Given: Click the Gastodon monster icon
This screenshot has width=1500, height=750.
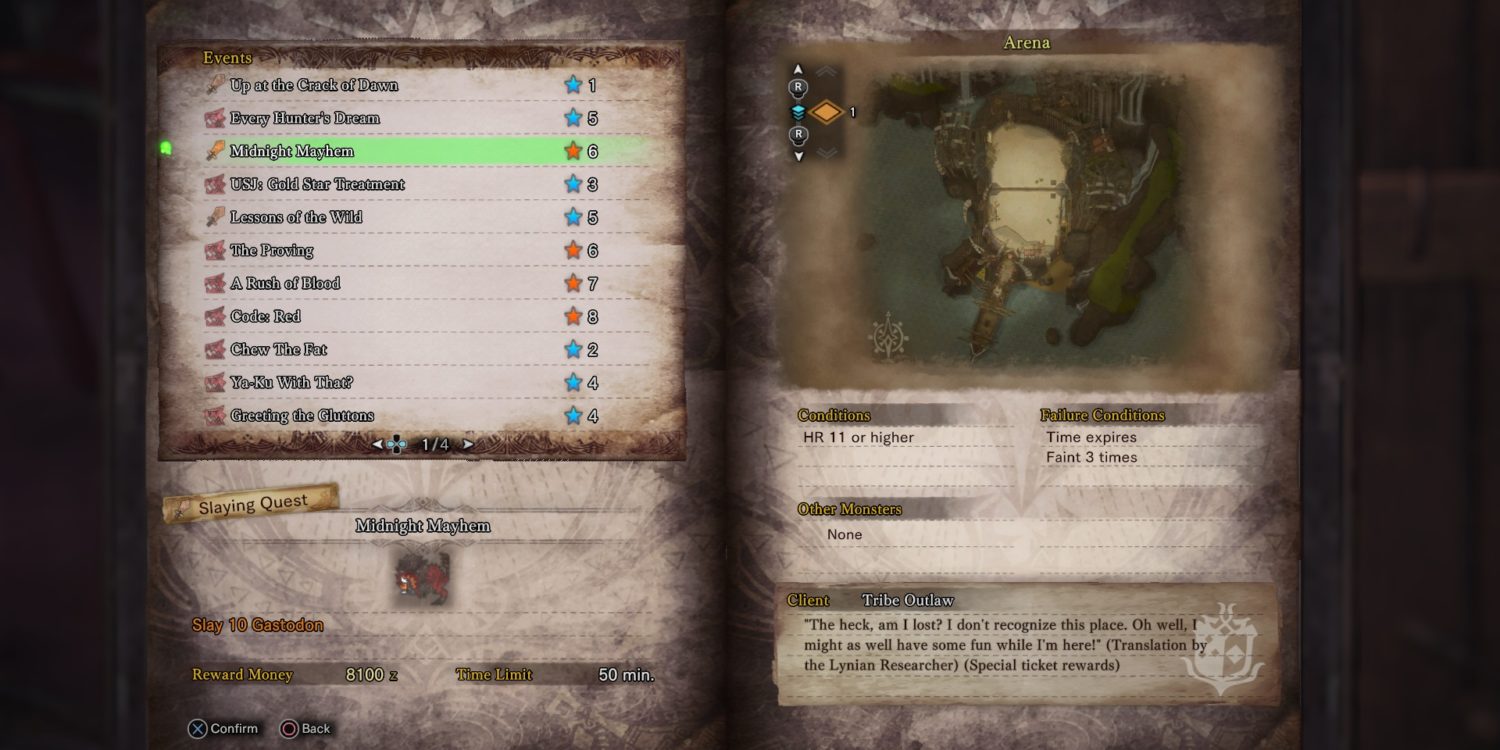Looking at the screenshot, I should coord(422,577).
